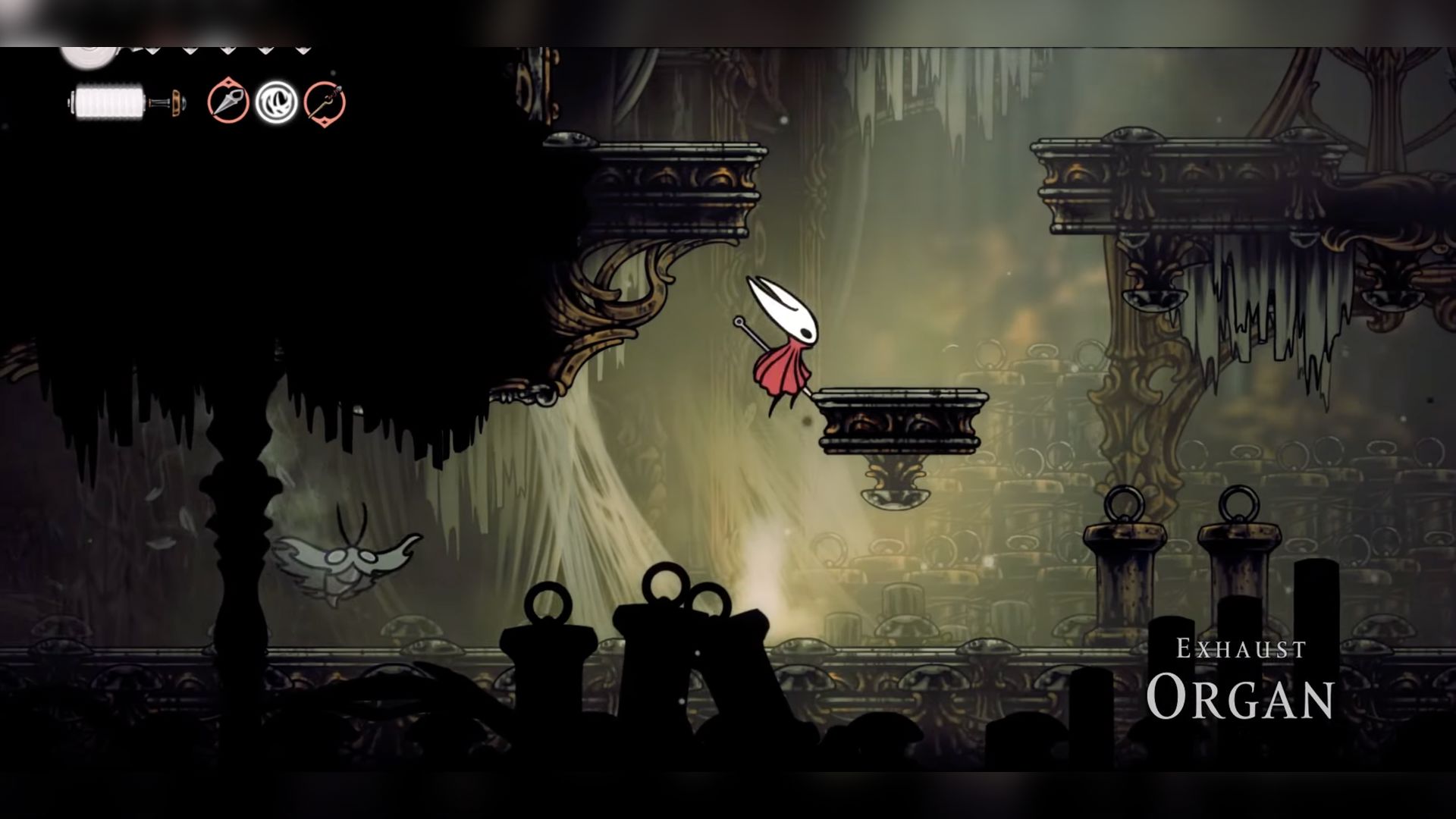Activate the glowing white silk skill icon
This screenshot has width=1456, height=819.
[276, 102]
